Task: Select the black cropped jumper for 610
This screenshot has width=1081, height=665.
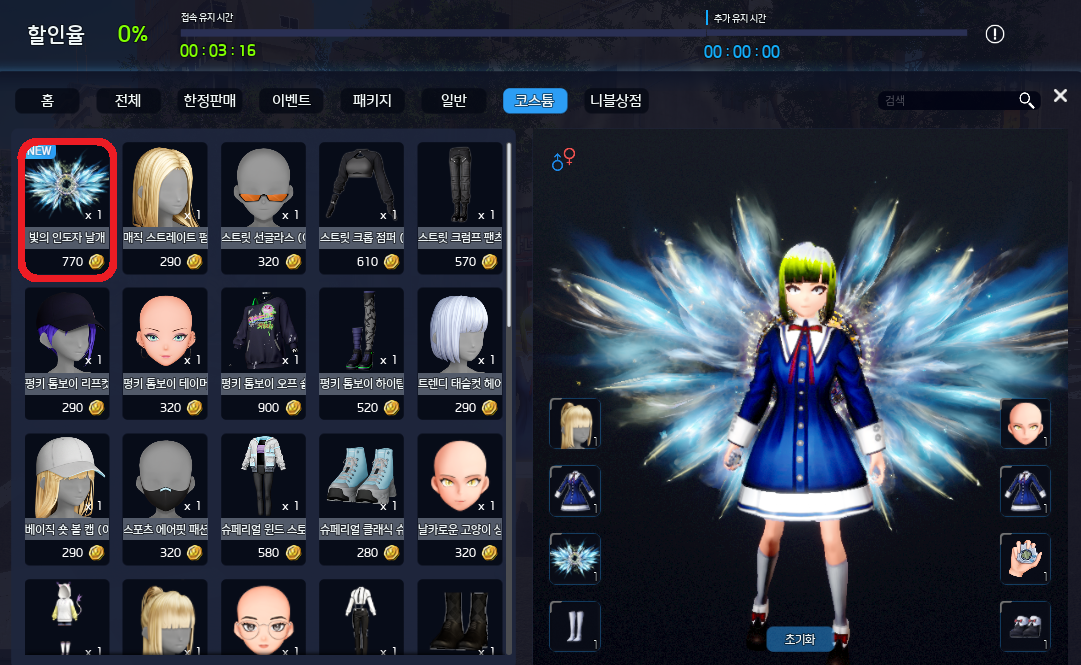Action: 362,208
